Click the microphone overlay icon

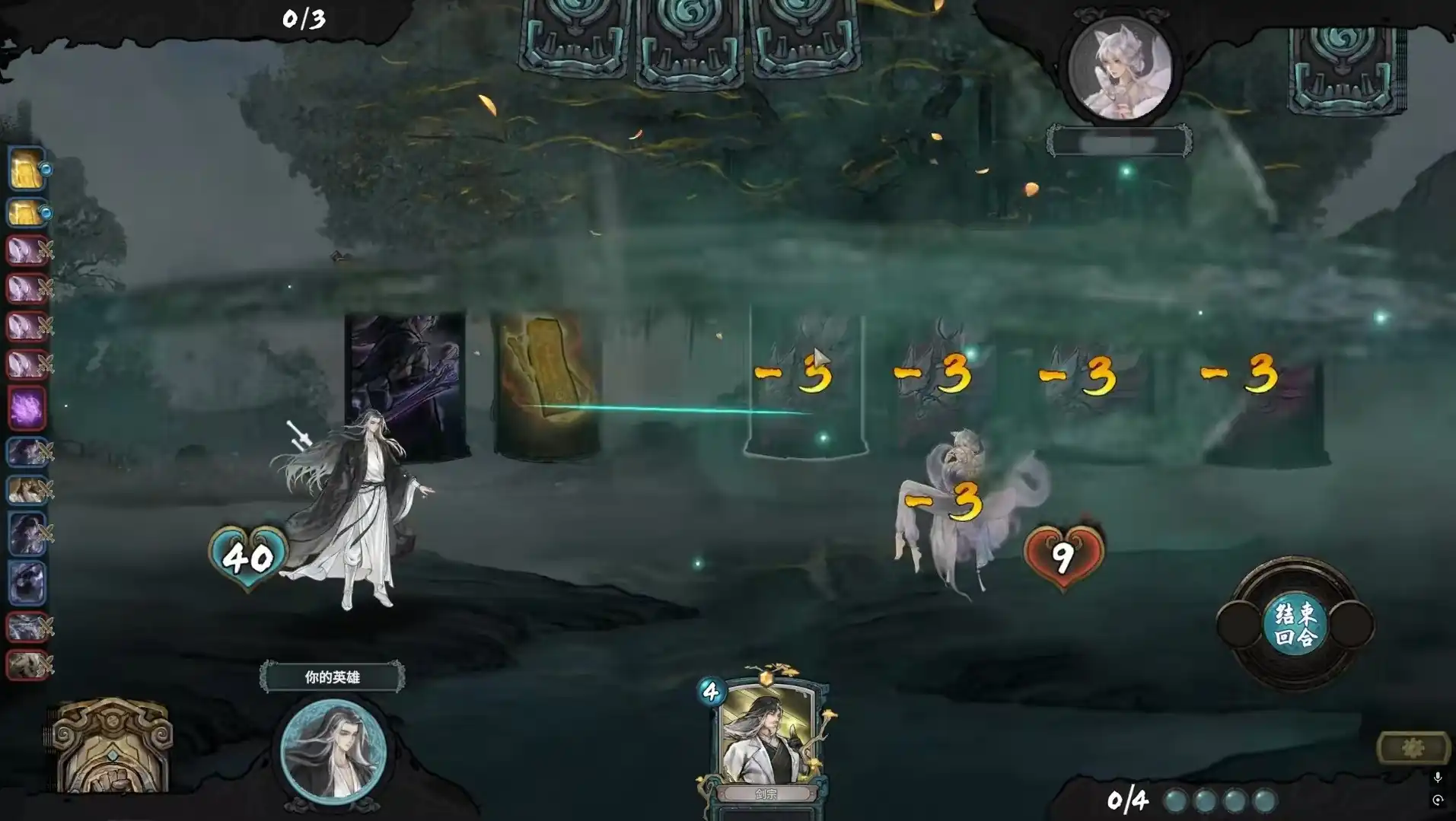[1437, 777]
